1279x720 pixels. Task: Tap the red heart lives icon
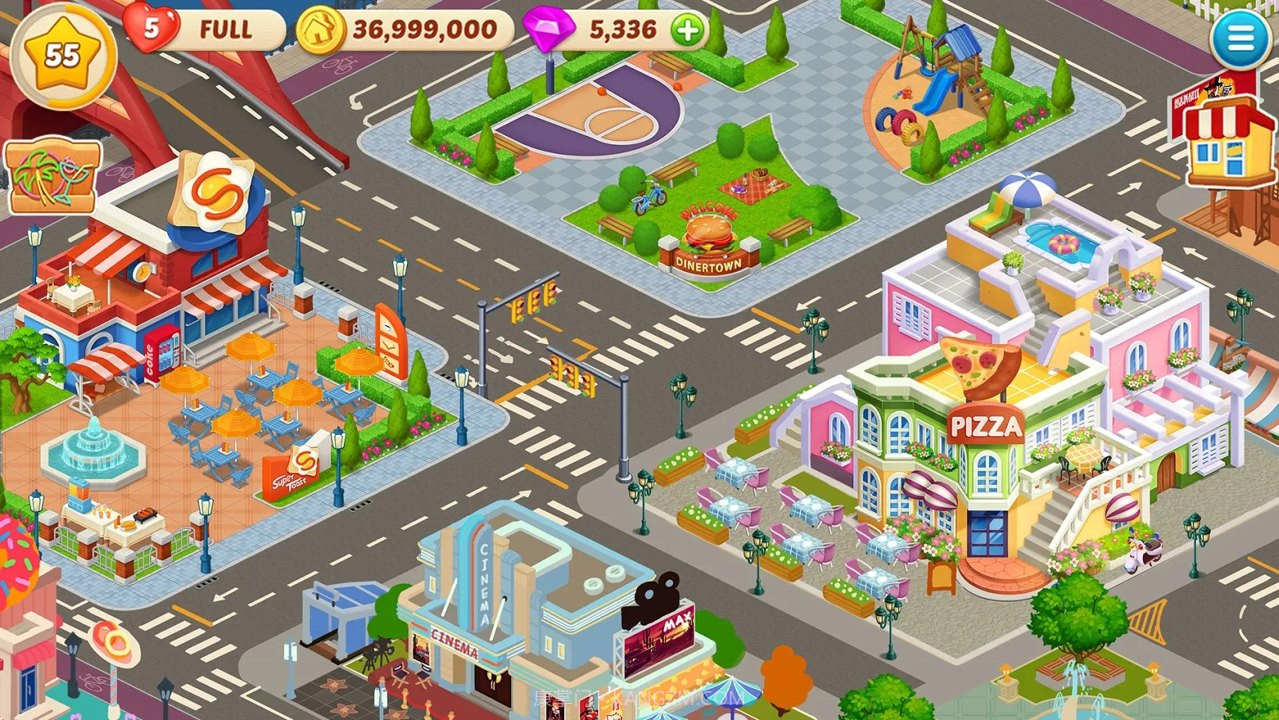[x=149, y=28]
